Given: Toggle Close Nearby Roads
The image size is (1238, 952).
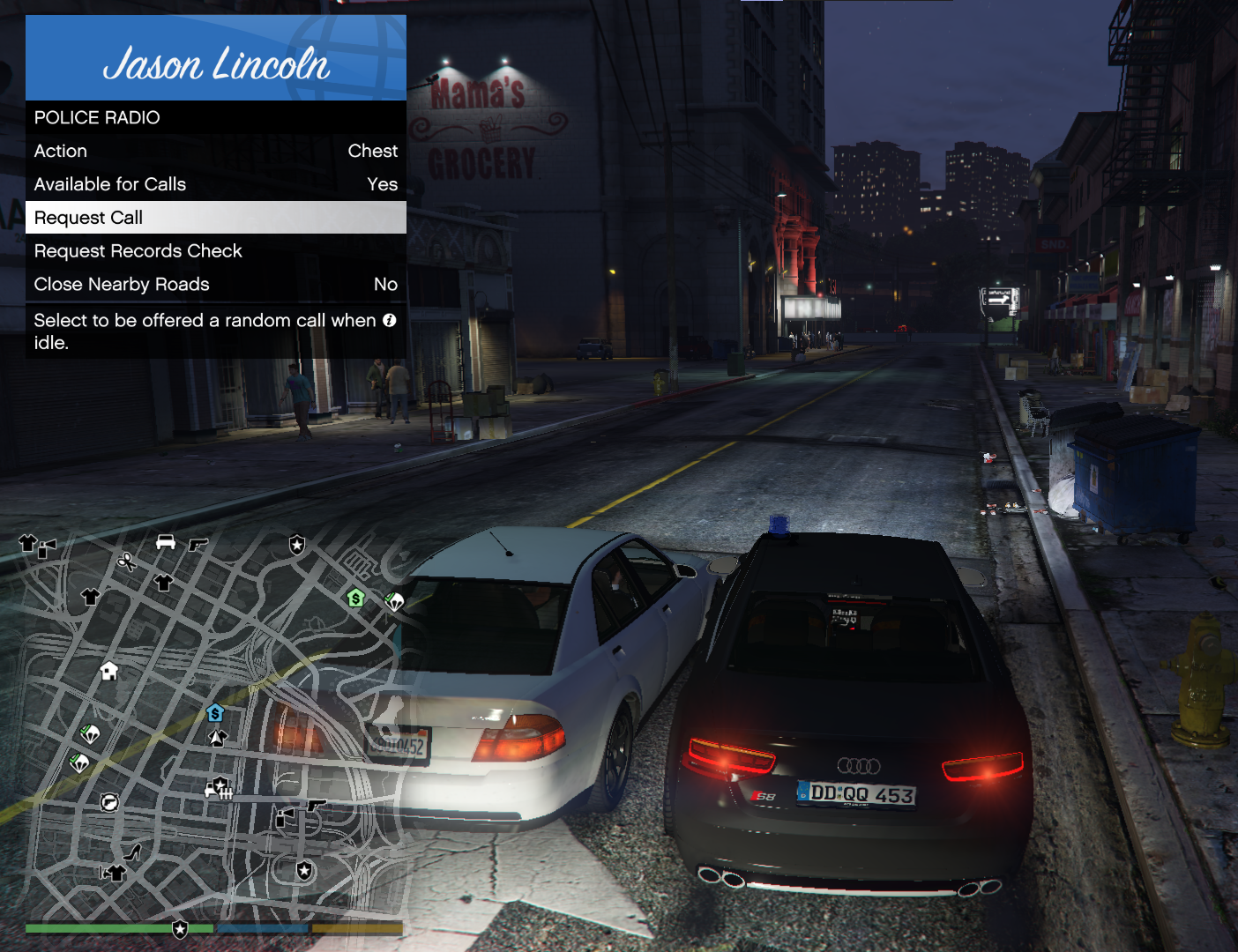Looking at the screenshot, I should pos(215,285).
